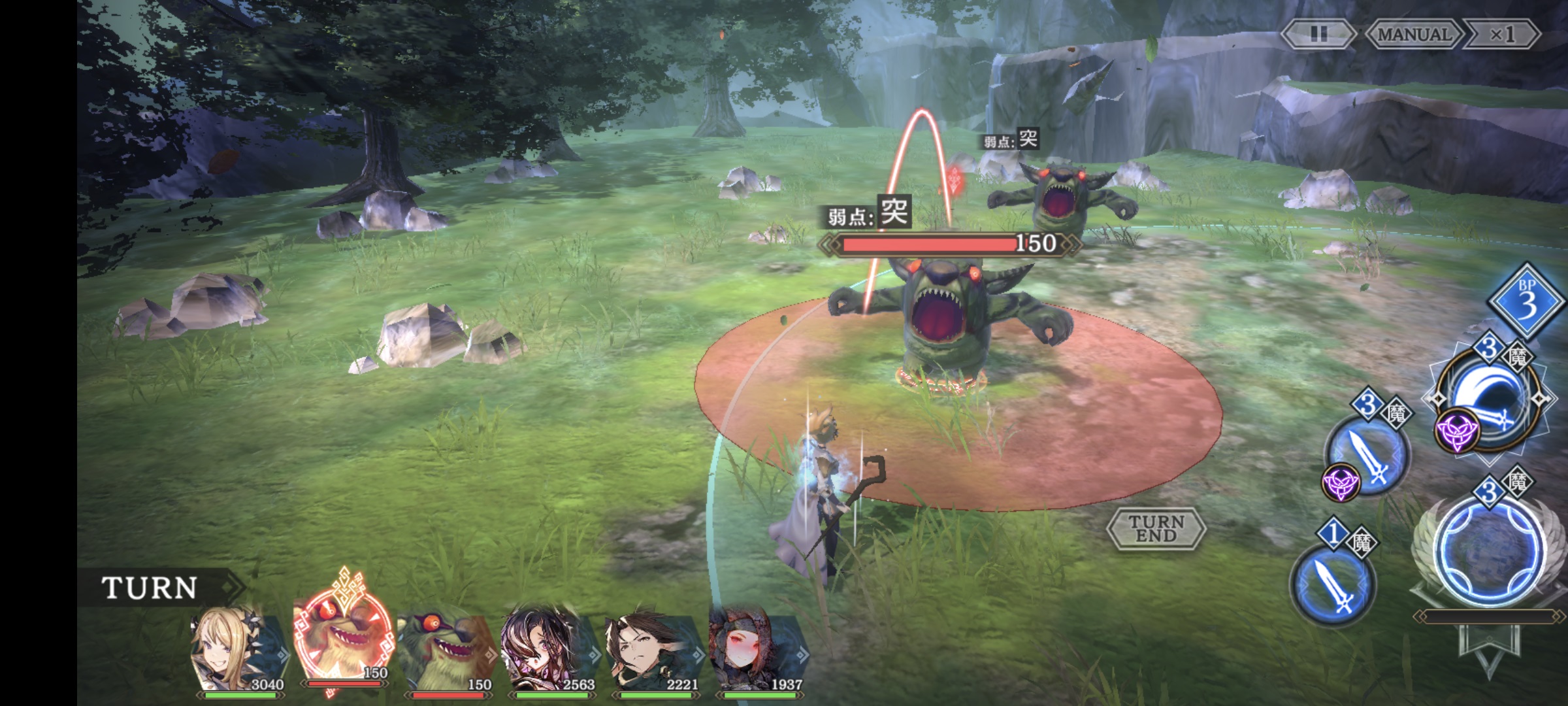Viewport: 1568px width, 706px height.
Task: Pick the brown-haired character with 2221 HP
Action: [x=653, y=650]
